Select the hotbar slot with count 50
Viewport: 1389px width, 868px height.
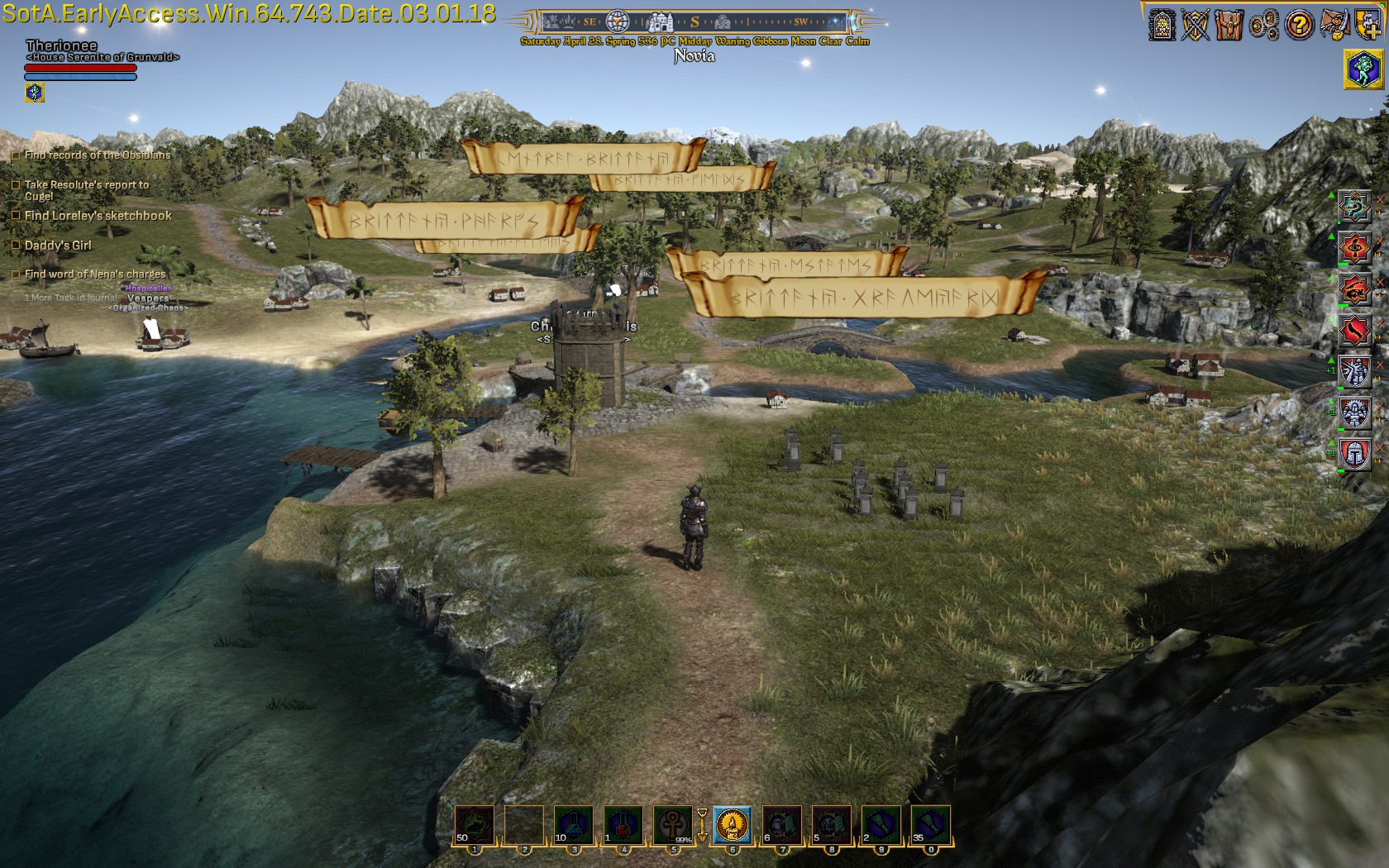[475, 824]
